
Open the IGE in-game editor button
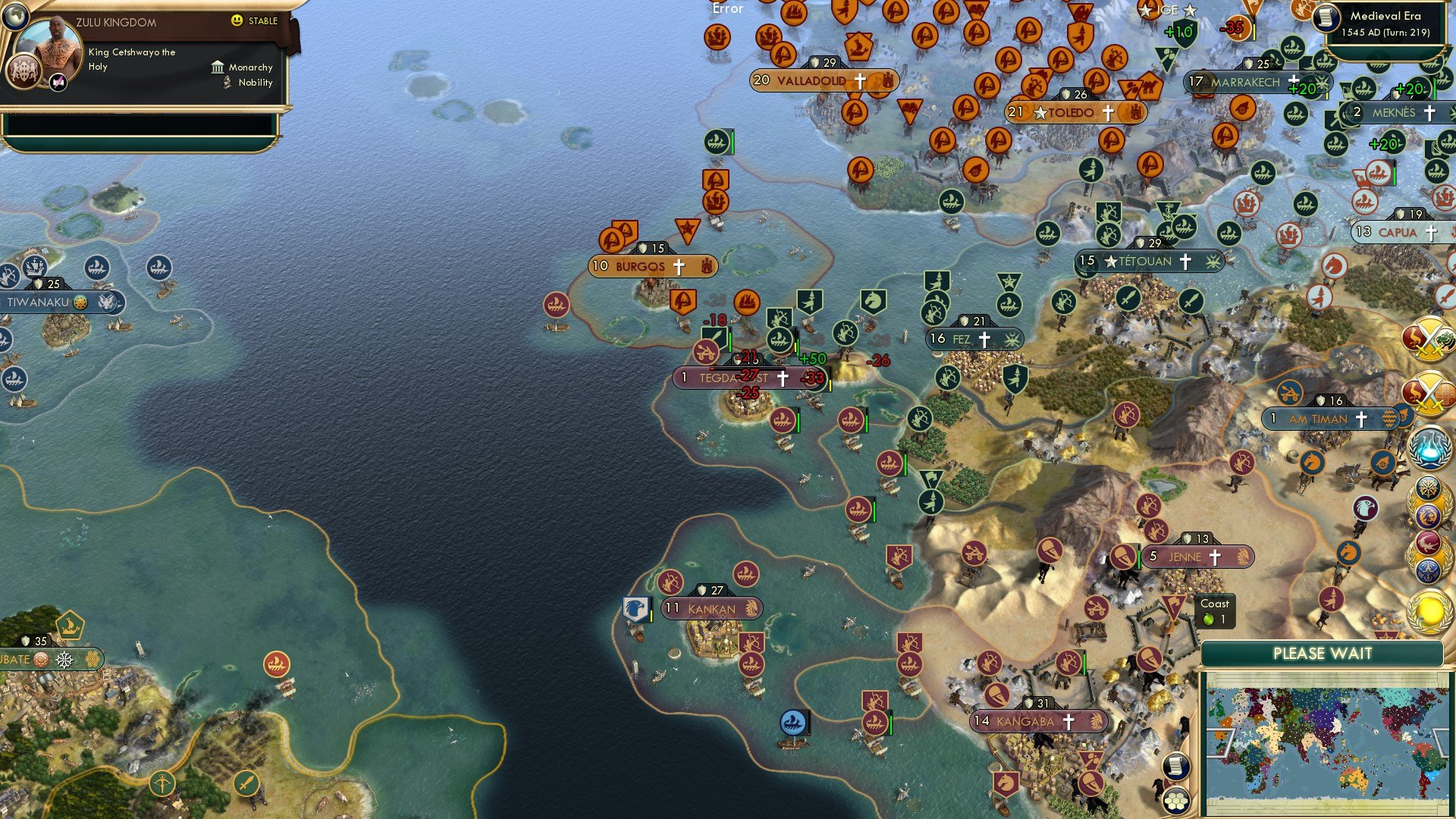click(1167, 10)
